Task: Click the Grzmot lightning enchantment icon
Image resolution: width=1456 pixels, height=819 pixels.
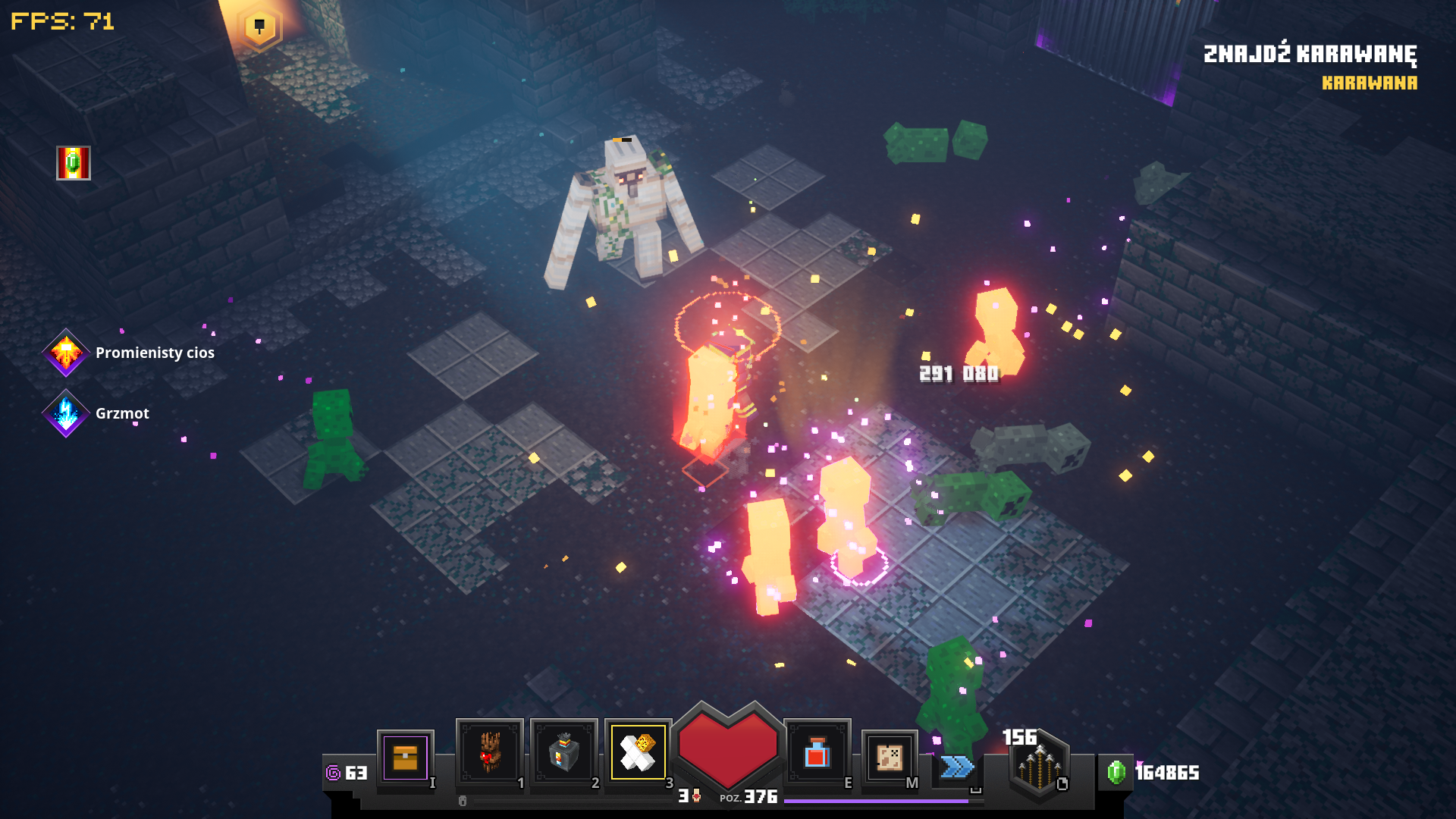Action: (x=66, y=413)
